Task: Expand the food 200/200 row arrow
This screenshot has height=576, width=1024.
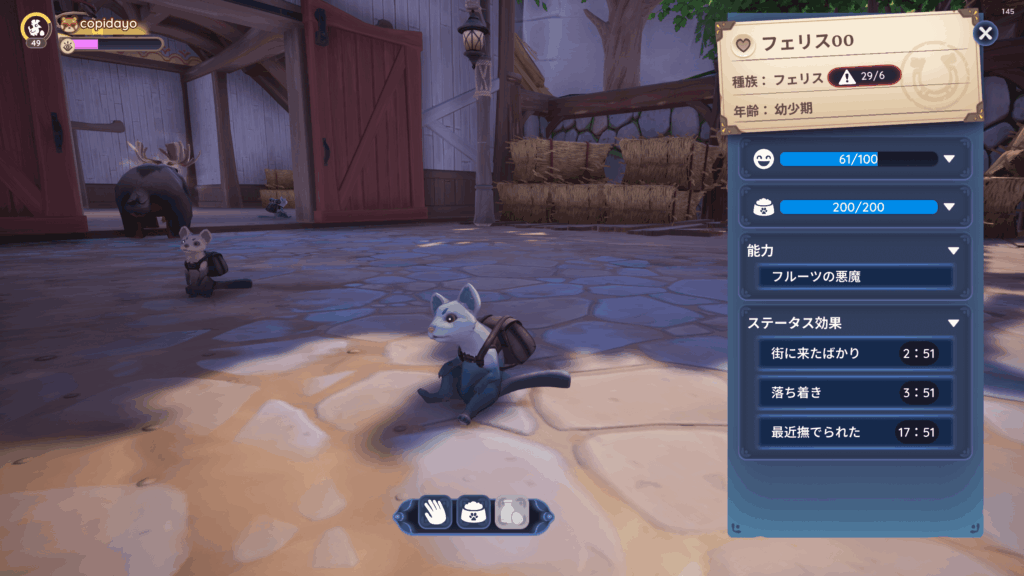Action: click(949, 207)
